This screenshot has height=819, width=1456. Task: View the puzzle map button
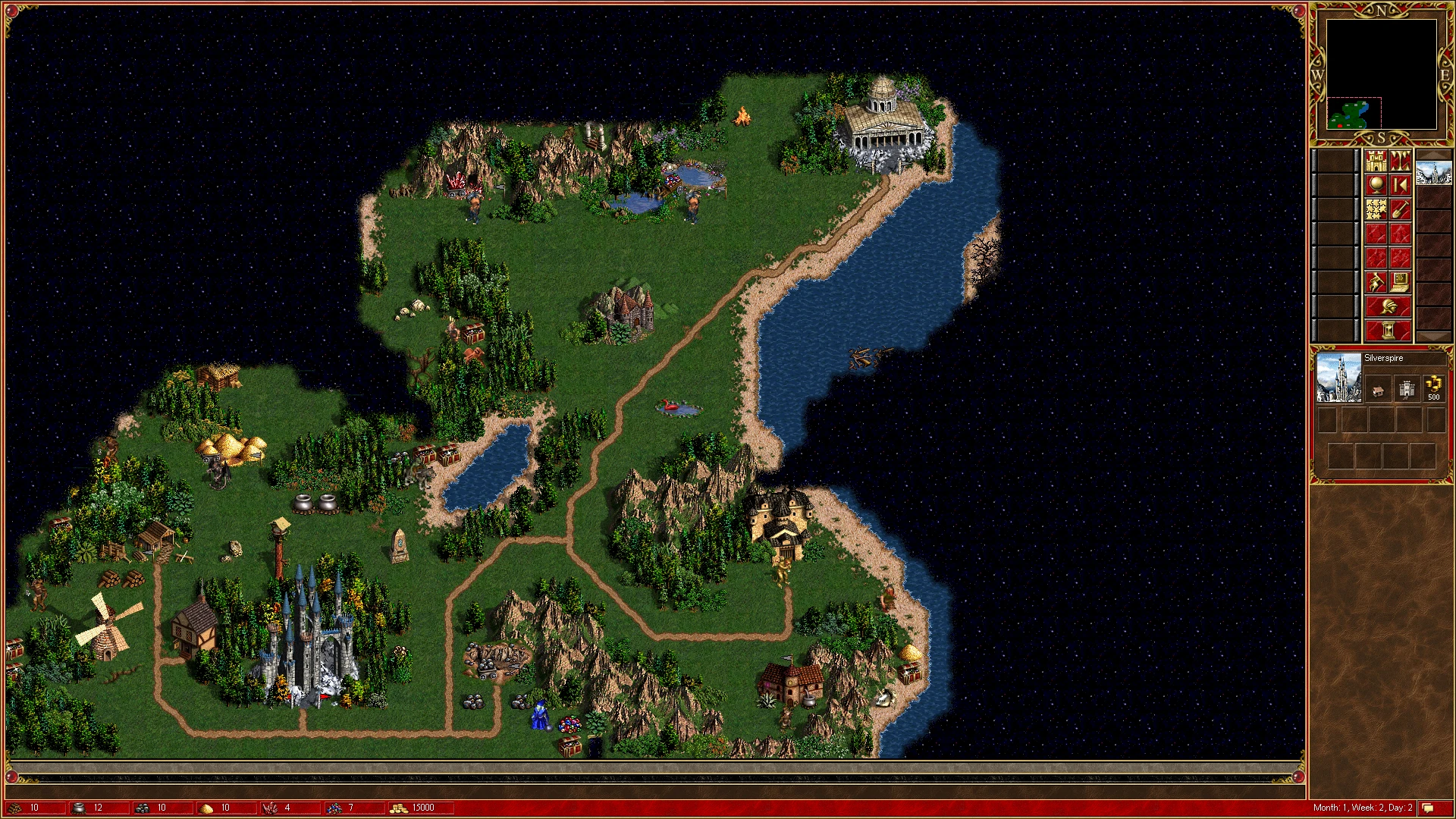pos(1376,209)
